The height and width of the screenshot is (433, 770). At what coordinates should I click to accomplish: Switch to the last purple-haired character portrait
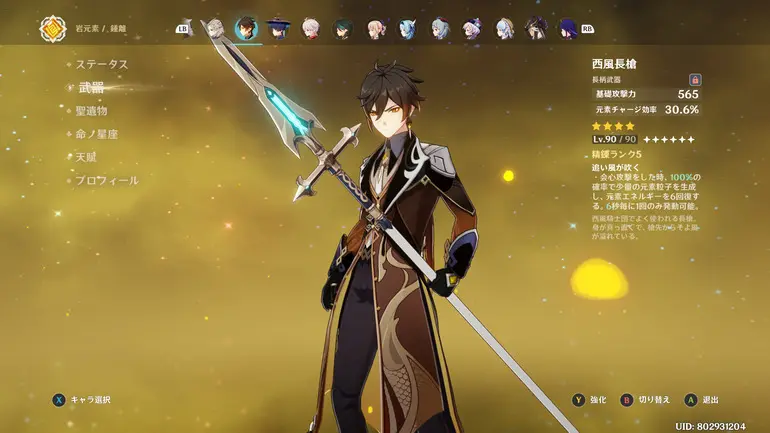point(569,28)
